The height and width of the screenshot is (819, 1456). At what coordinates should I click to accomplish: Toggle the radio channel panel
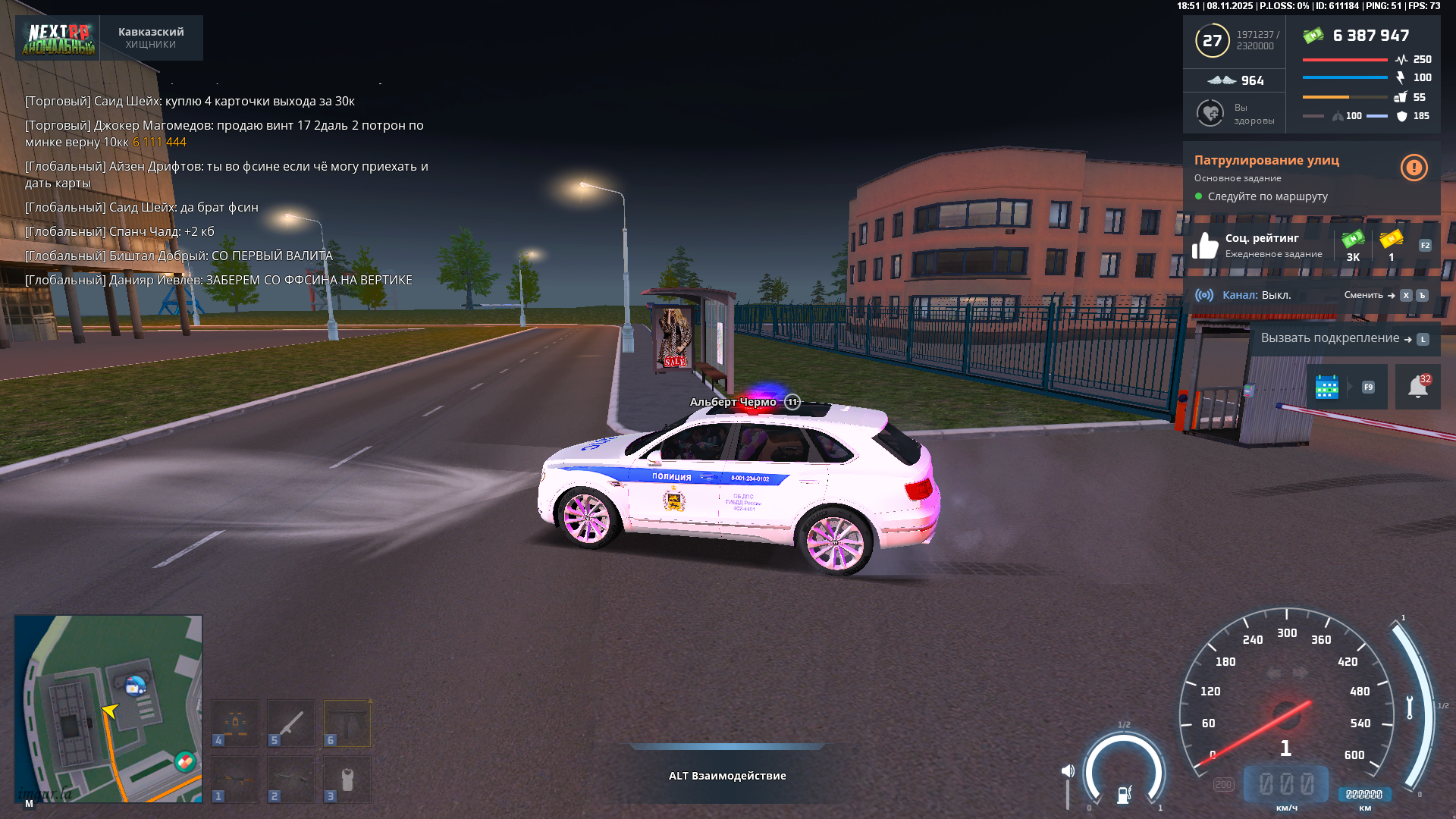pyautogui.click(x=1256, y=295)
